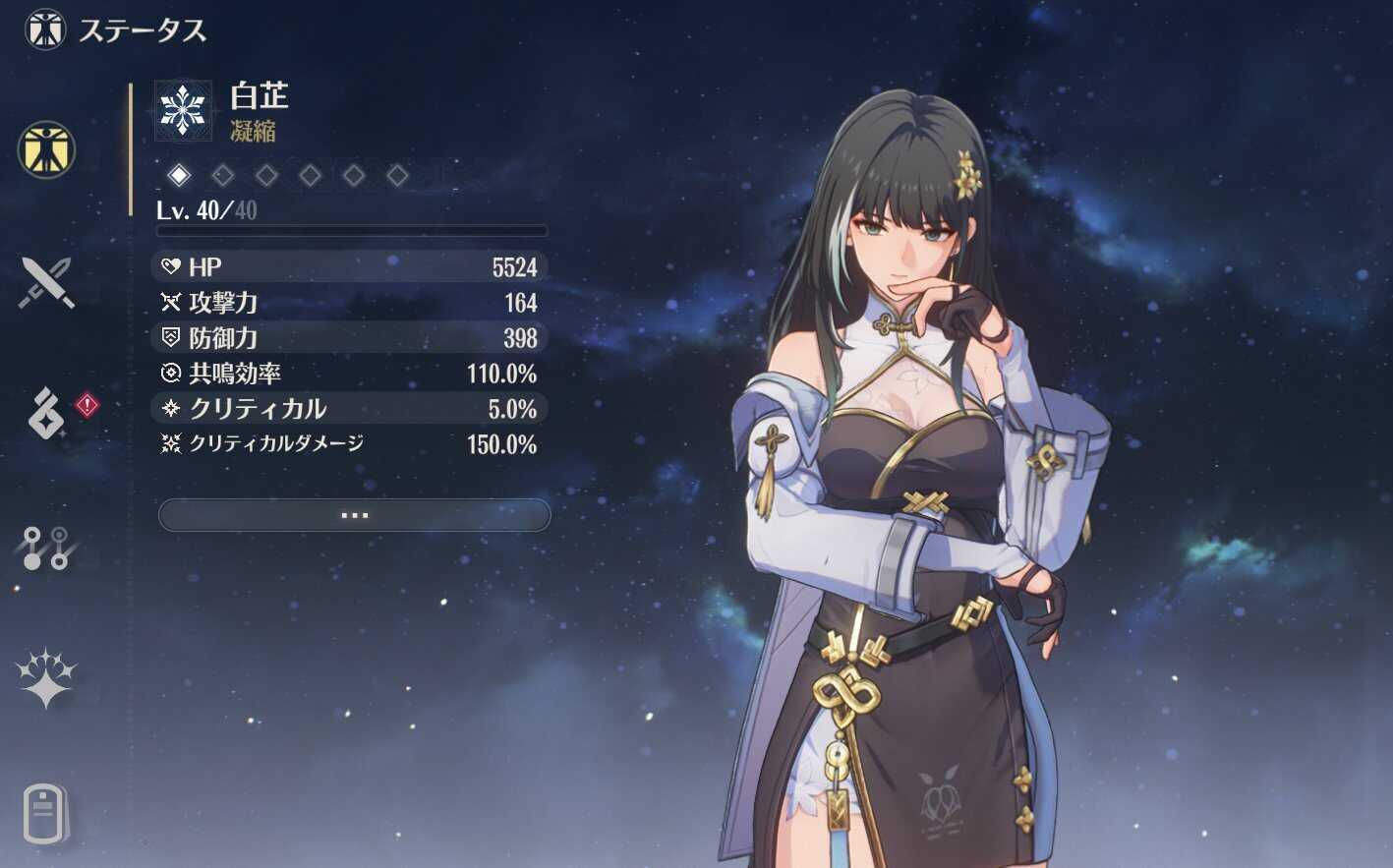Switch to the crossed swords weapon tab
The image size is (1393, 868).
(46, 283)
